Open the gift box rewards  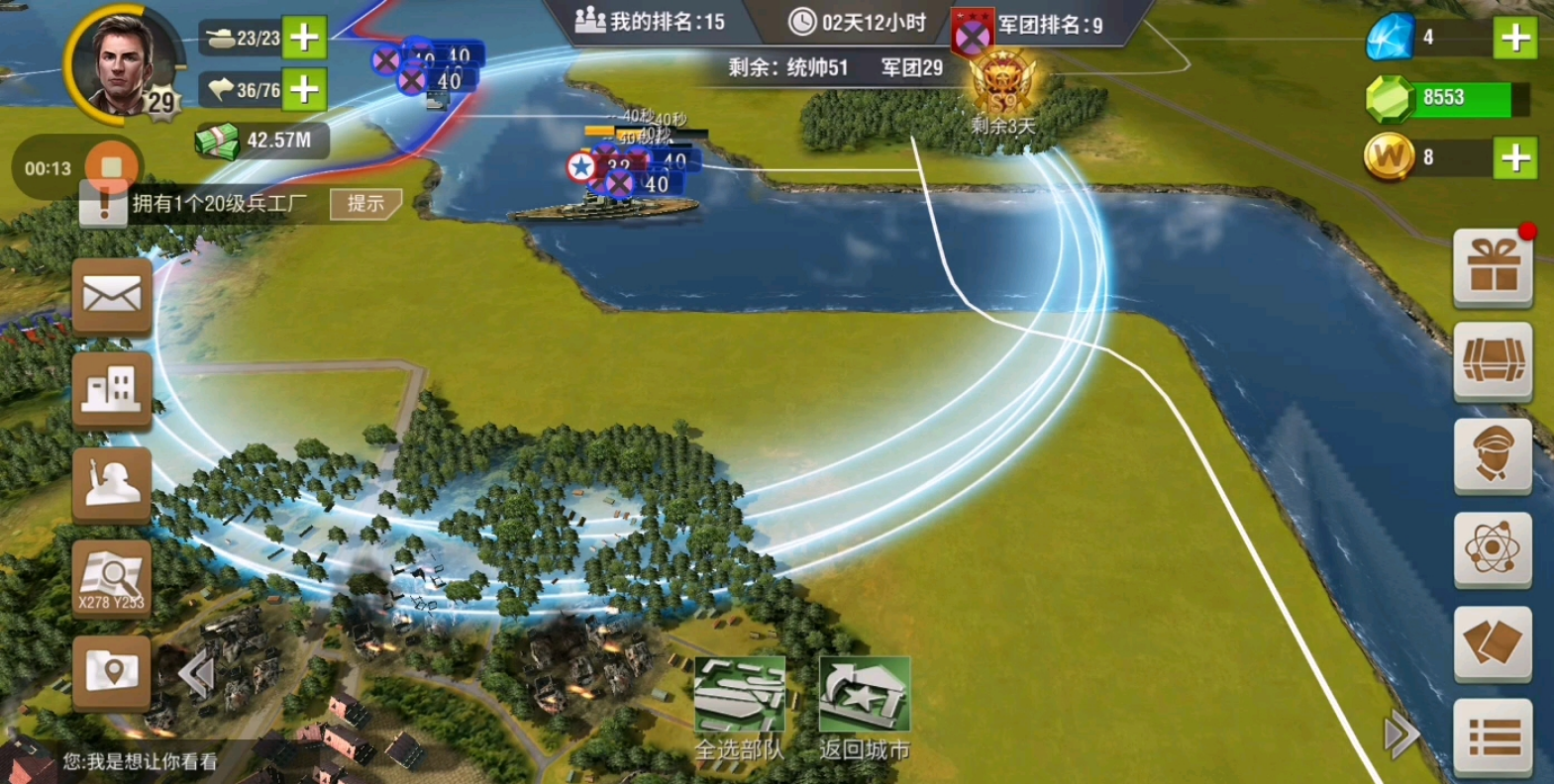pyautogui.click(x=1493, y=268)
